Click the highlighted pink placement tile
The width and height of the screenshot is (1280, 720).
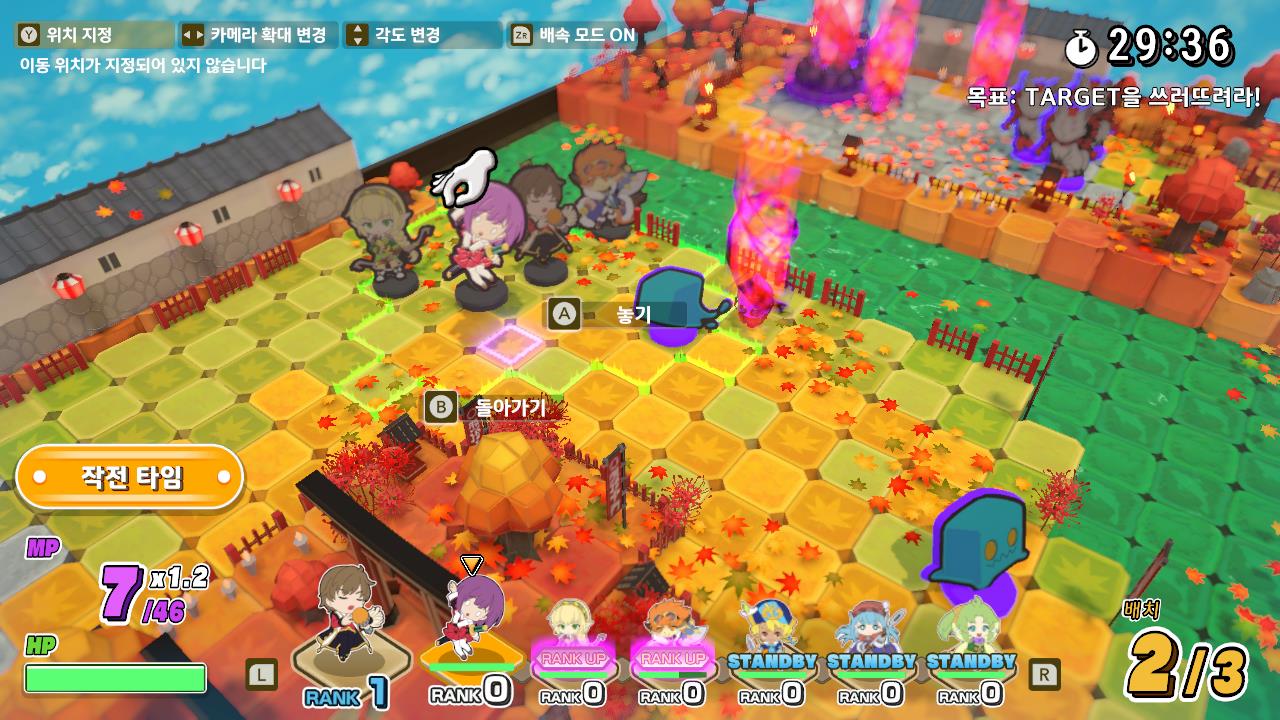pyautogui.click(x=510, y=342)
